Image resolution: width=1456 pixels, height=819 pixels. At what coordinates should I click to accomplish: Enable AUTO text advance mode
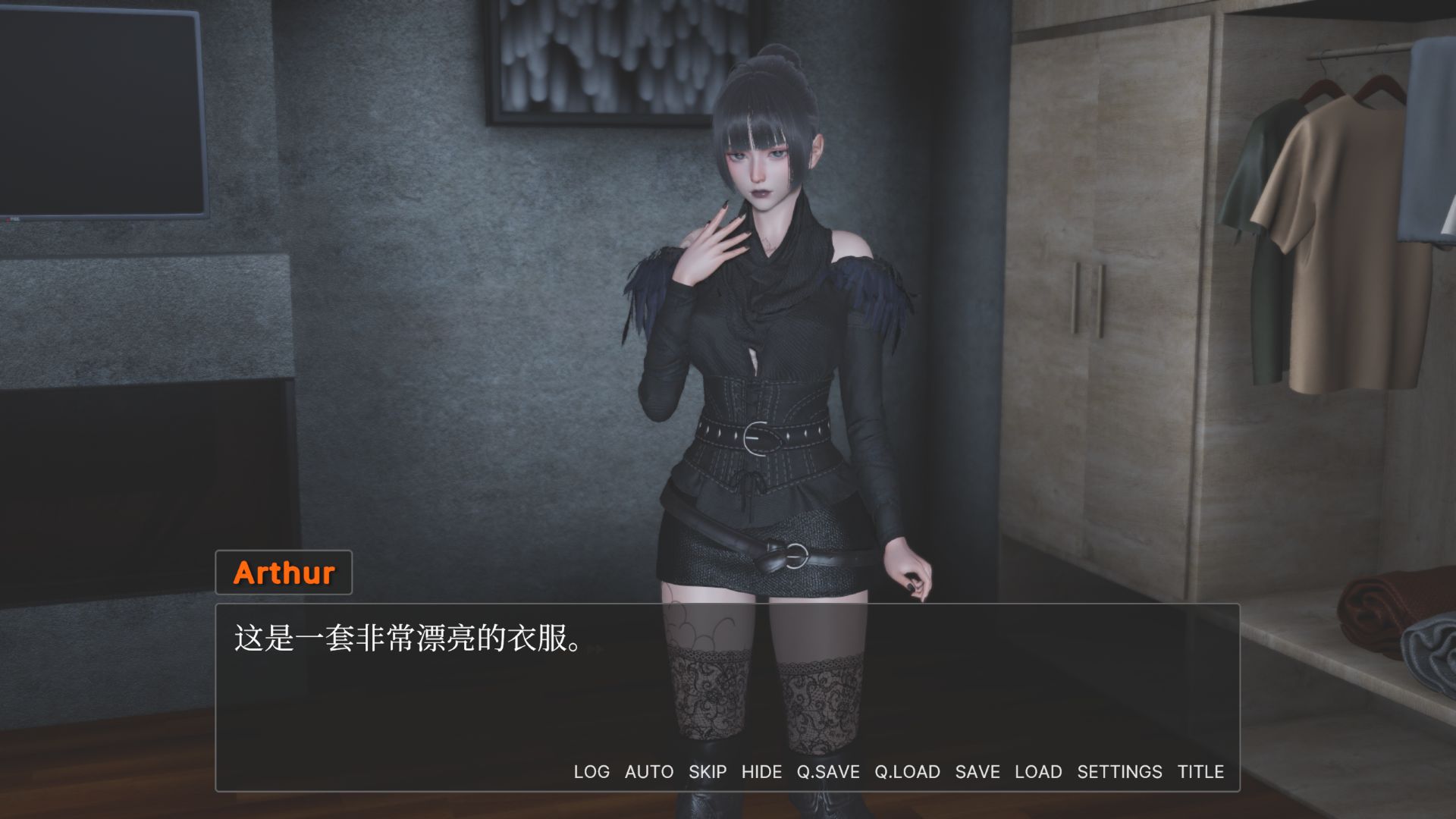(648, 771)
